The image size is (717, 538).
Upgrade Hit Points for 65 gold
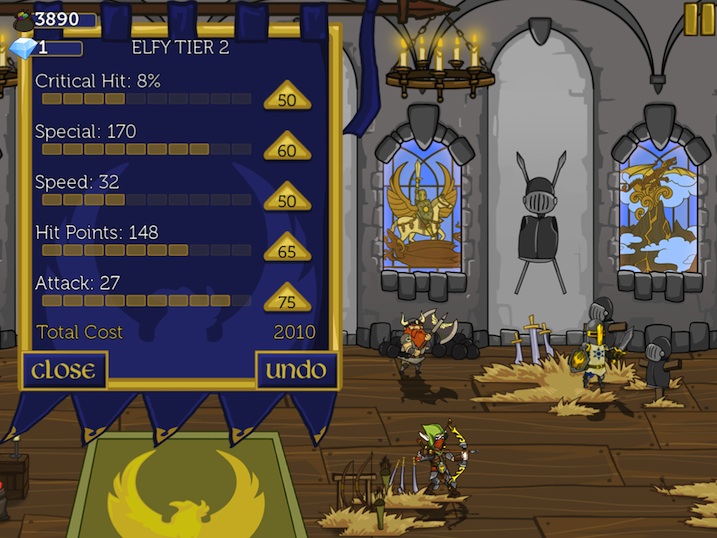point(287,249)
